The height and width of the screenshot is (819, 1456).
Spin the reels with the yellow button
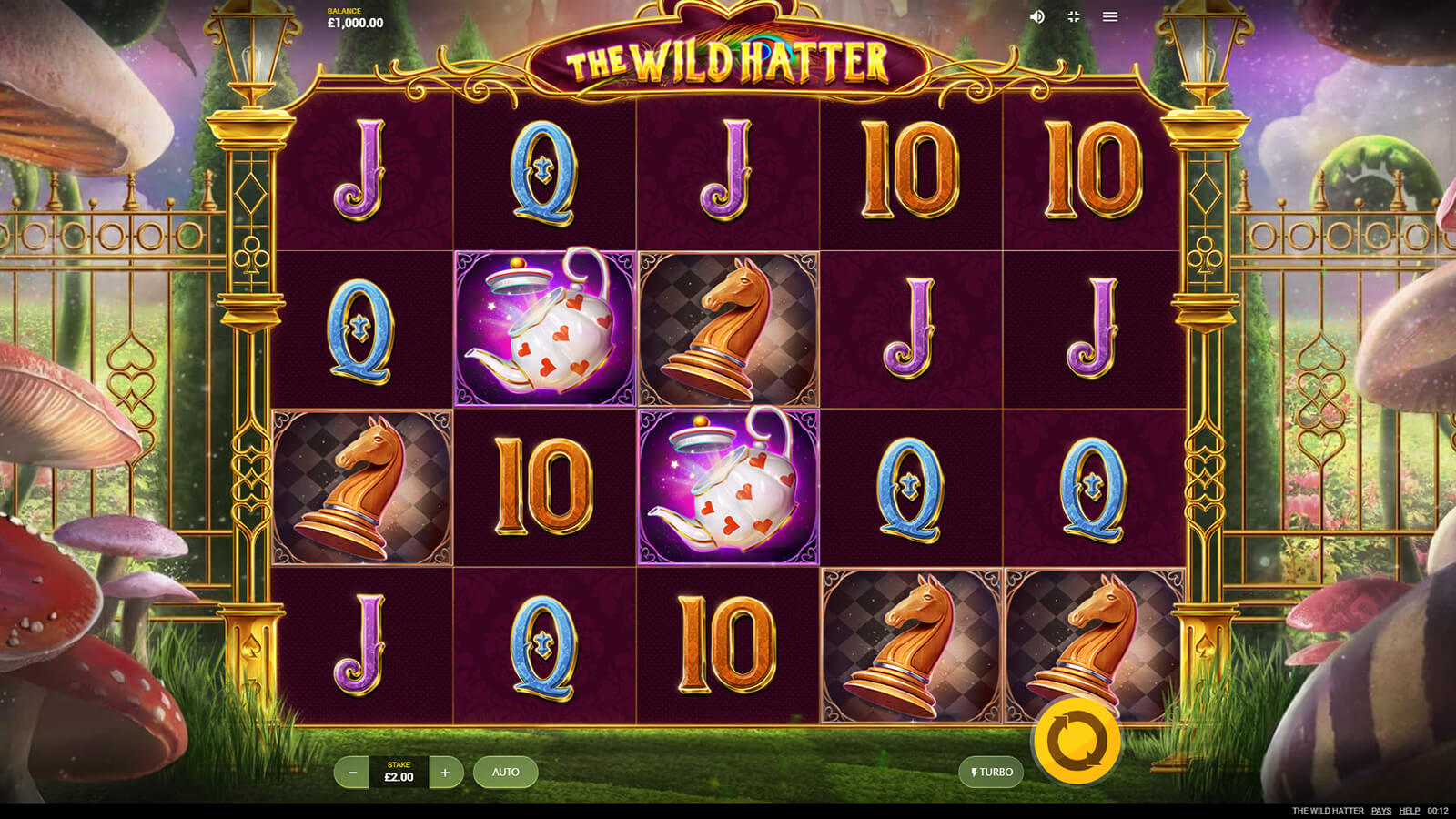tap(1077, 742)
